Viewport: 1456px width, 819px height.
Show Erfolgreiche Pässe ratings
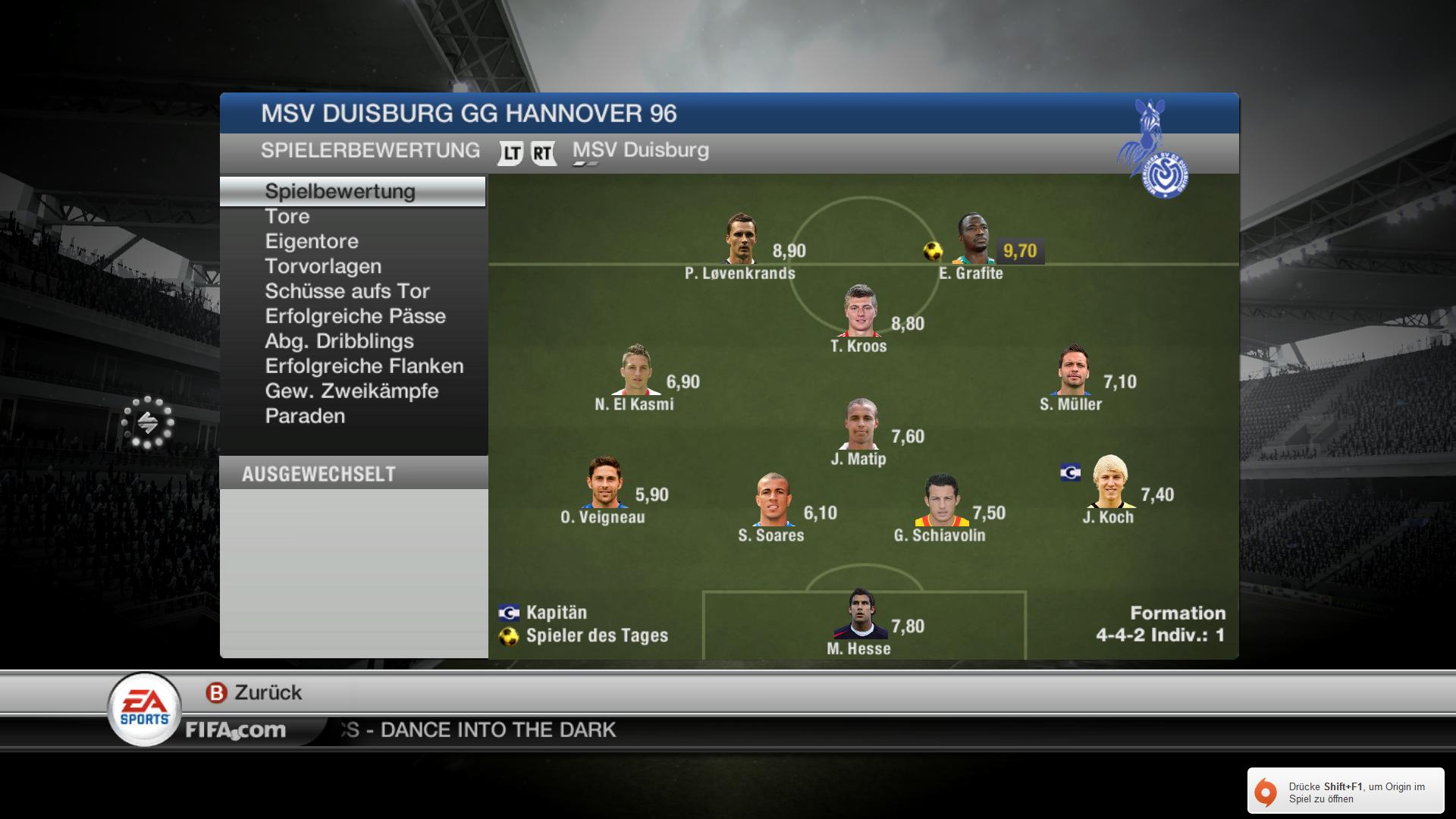click(355, 317)
